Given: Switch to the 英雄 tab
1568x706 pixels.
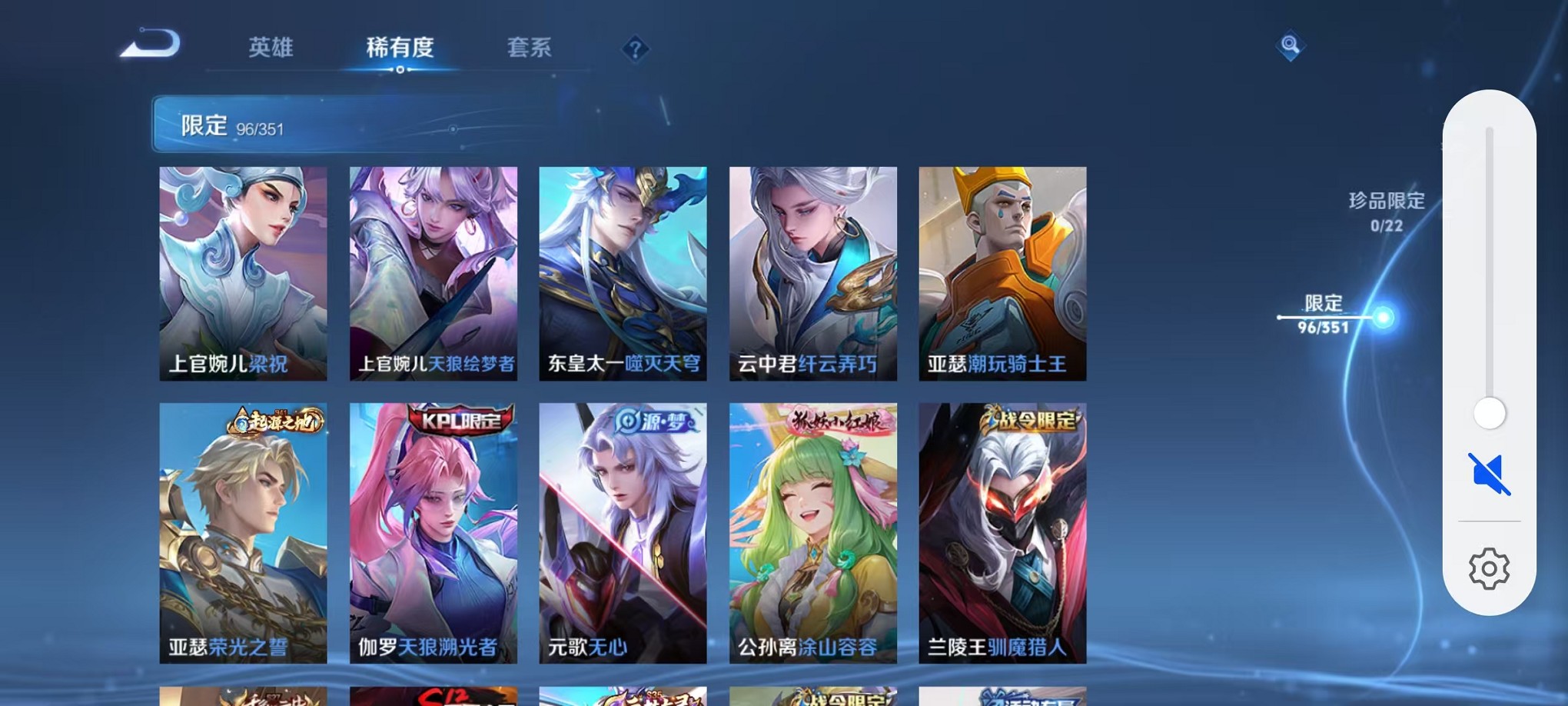Looking at the screenshot, I should [270, 48].
